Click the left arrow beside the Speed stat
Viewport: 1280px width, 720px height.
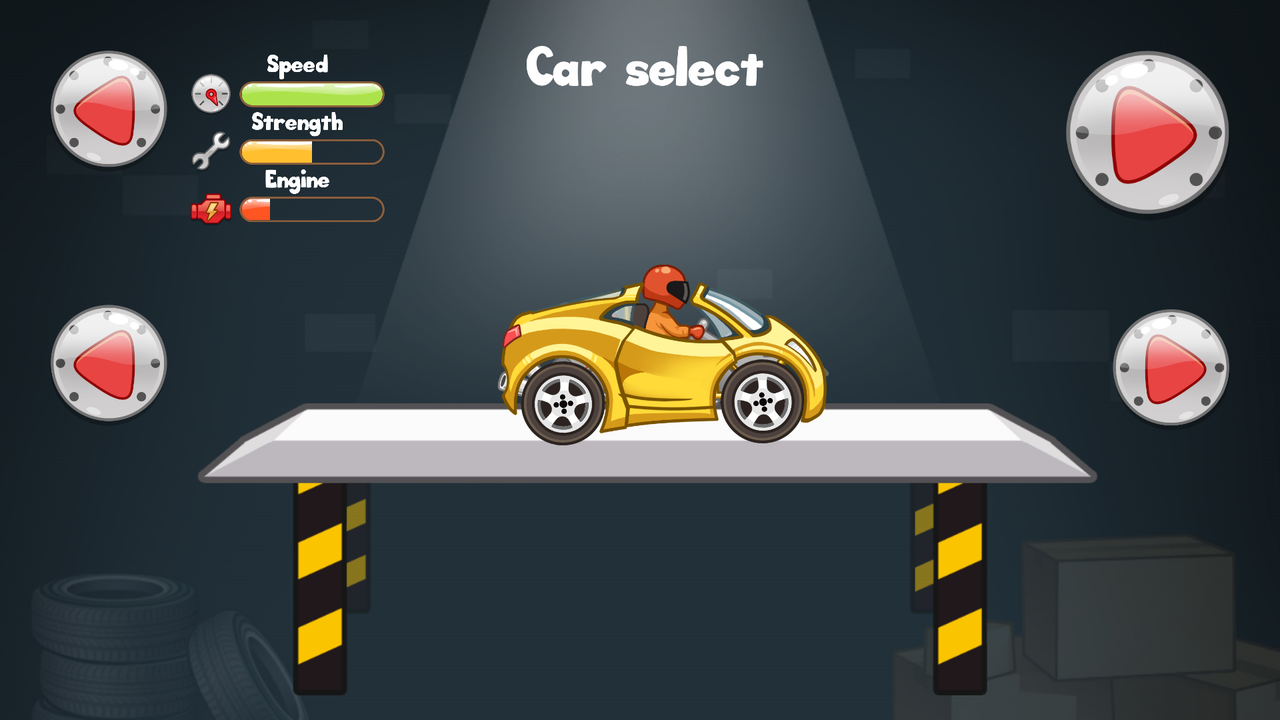click(109, 109)
